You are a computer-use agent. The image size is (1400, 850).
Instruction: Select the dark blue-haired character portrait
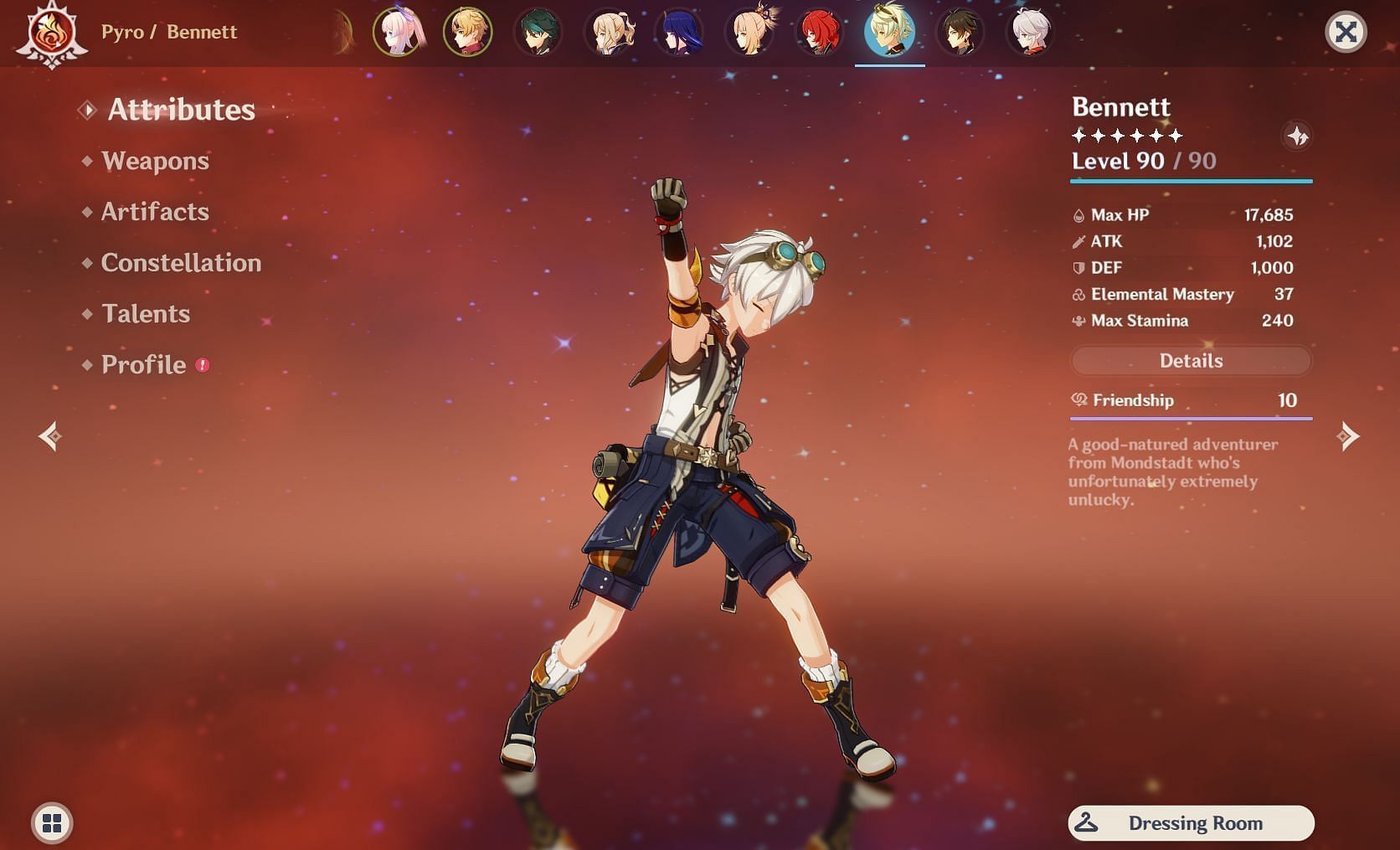[x=679, y=33]
